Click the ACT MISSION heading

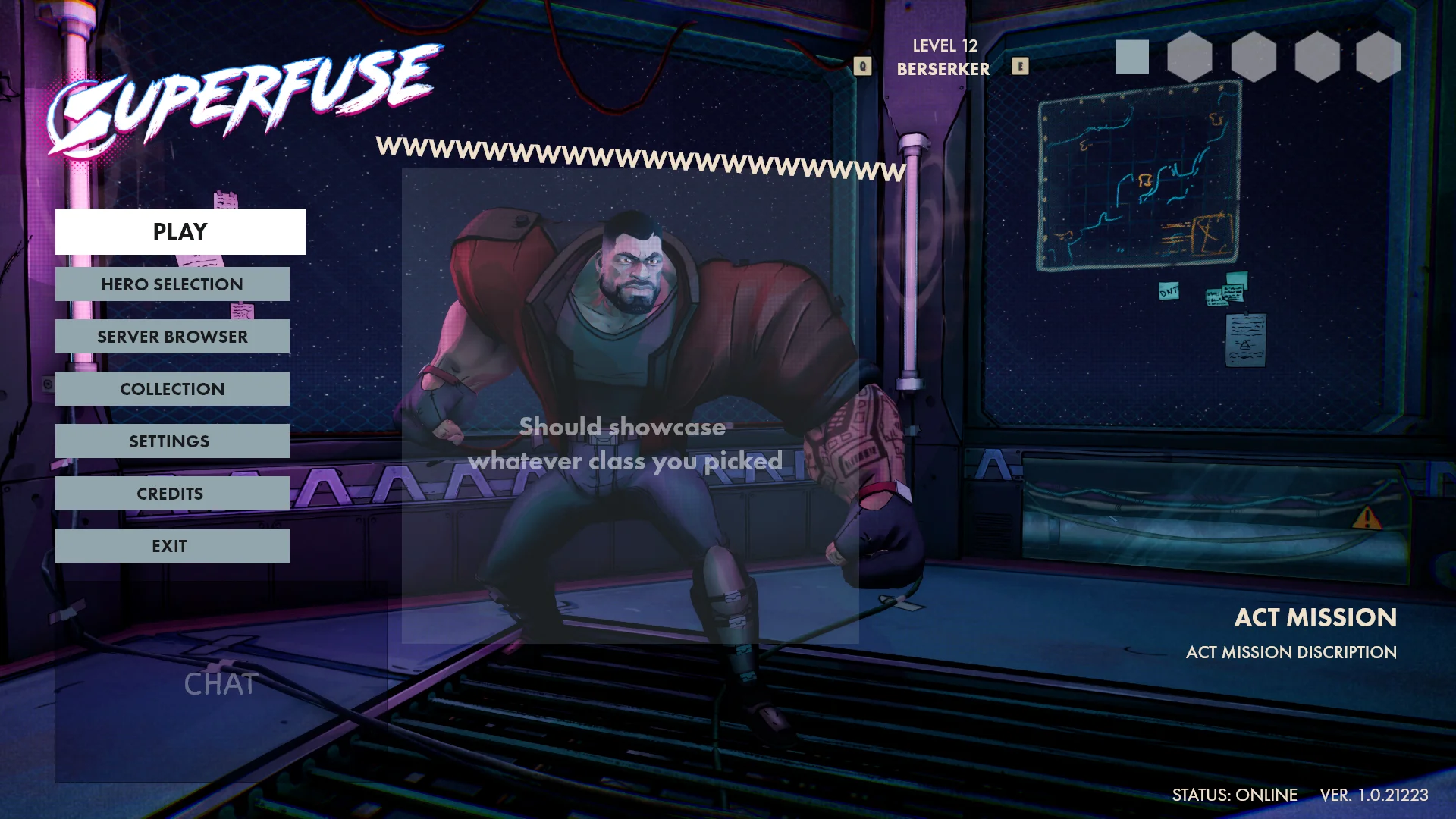1316,618
